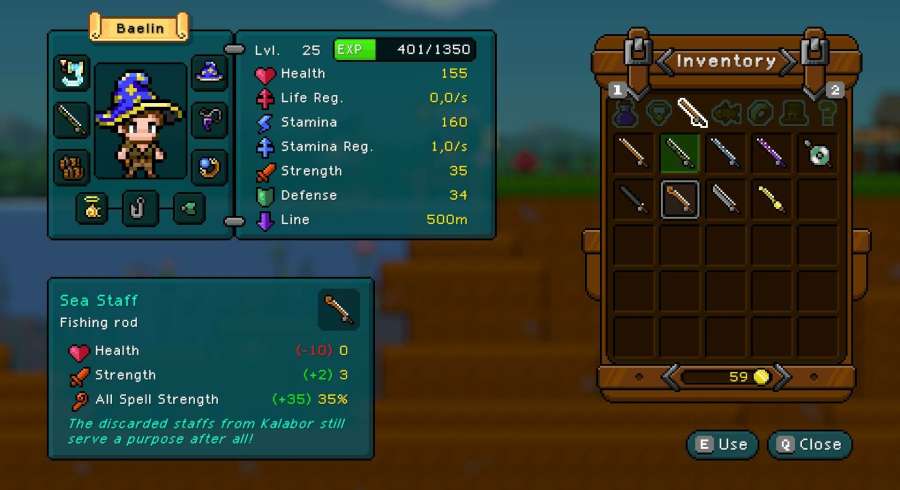Choose the green-highlighted fishing rod slot
This screenshot has height=490, width=900.
[680, 152]
